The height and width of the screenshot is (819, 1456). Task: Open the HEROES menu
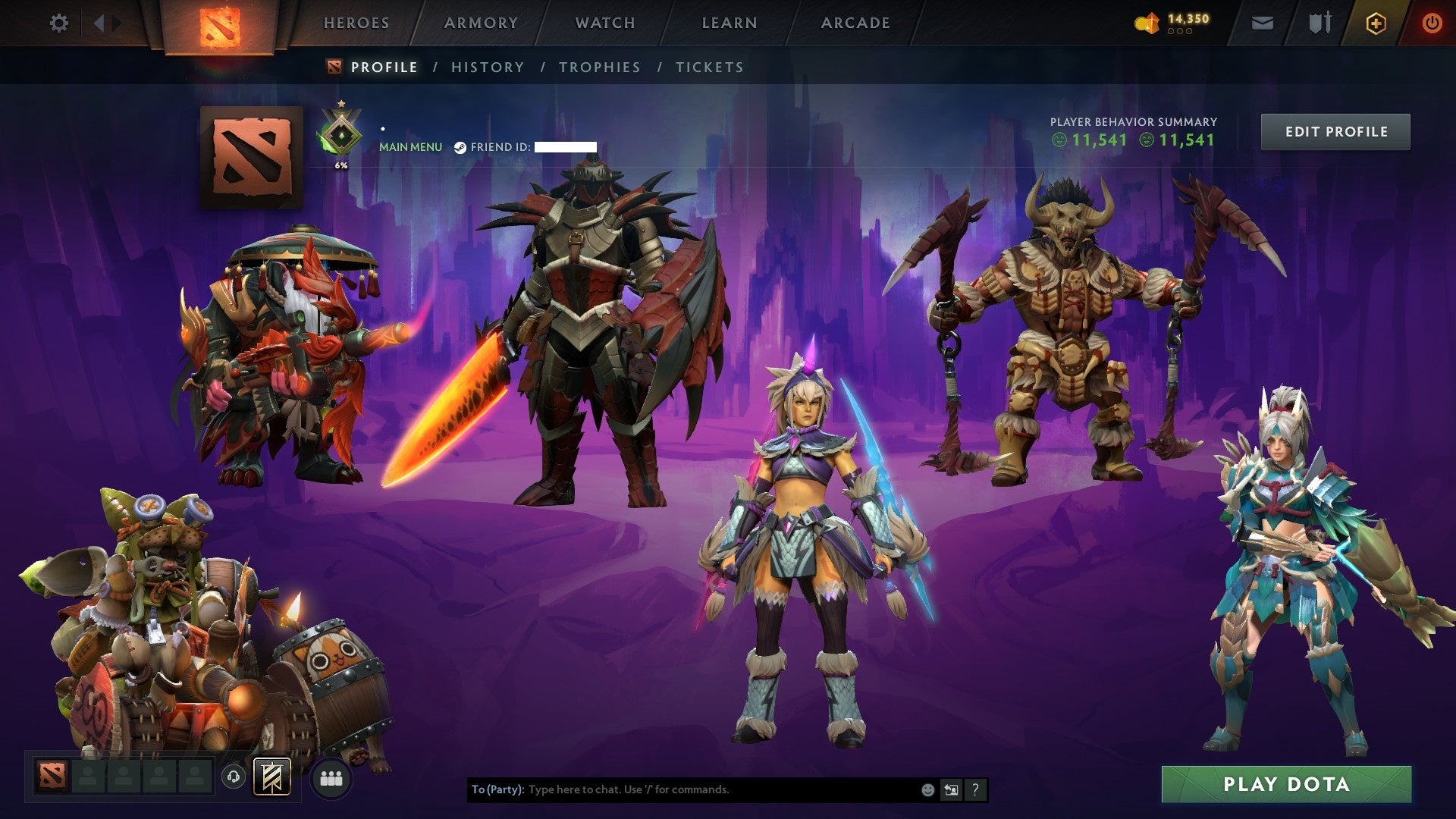tap(356, 23)
